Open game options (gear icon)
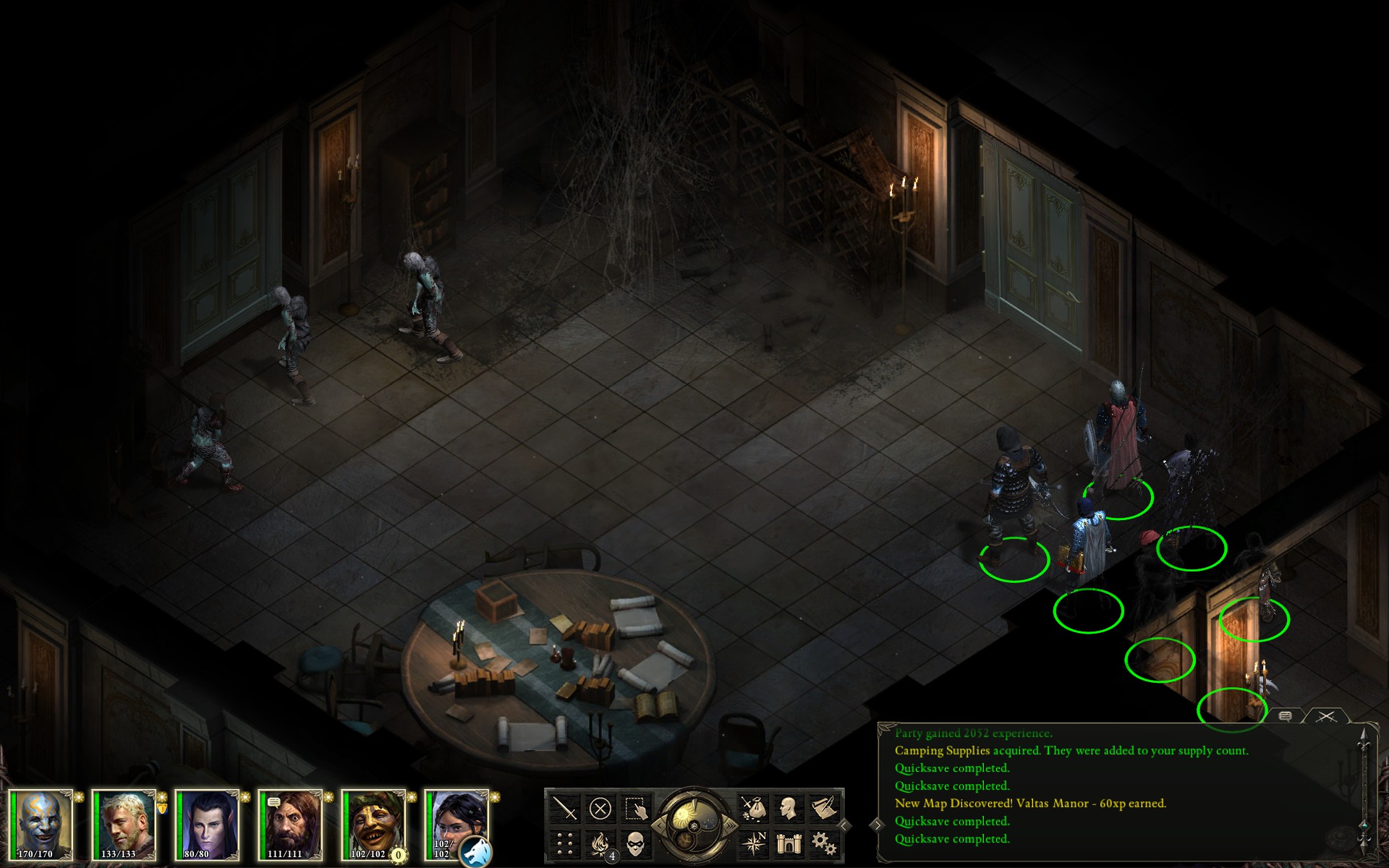 pyautogui.click(x=824, y=843)
